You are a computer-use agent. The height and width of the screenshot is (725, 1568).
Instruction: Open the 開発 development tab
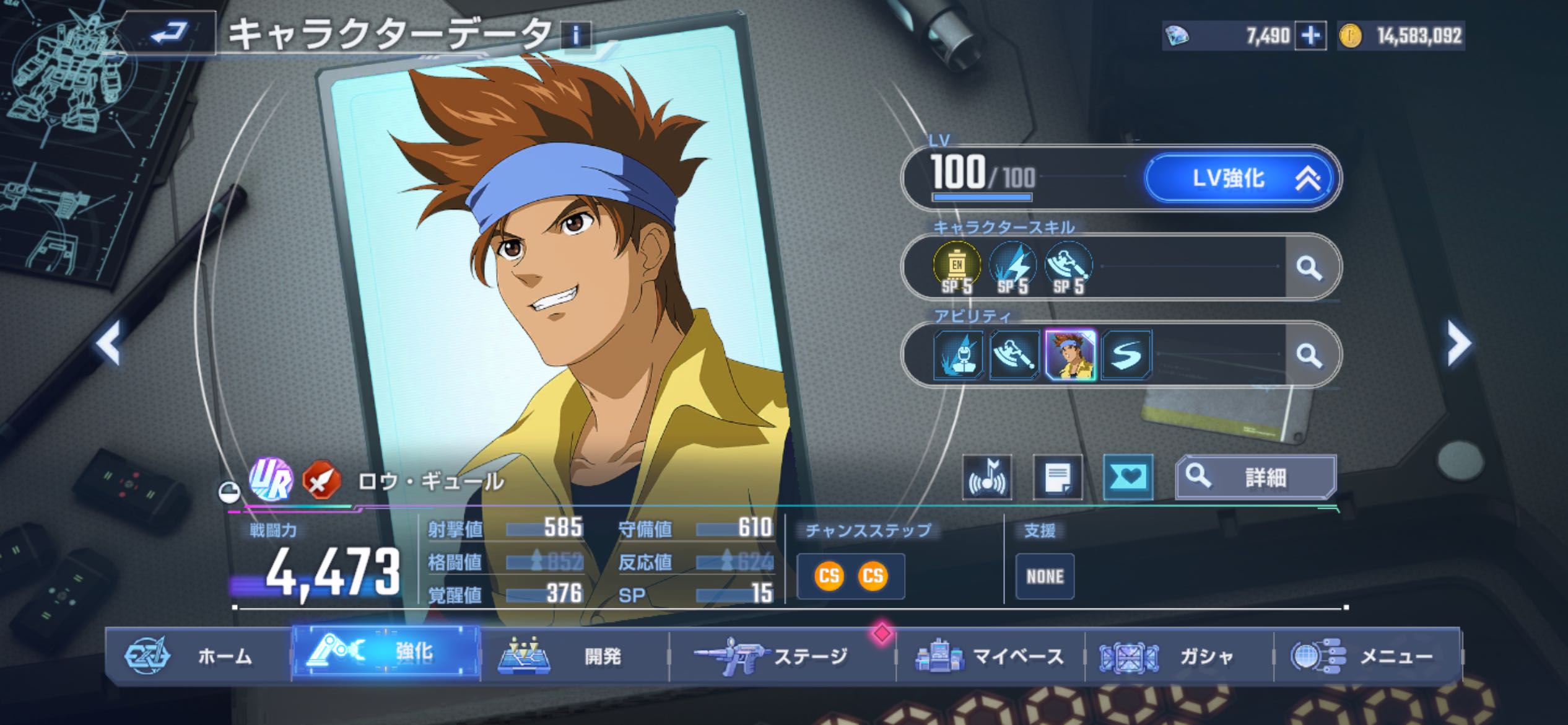[575, 656]
